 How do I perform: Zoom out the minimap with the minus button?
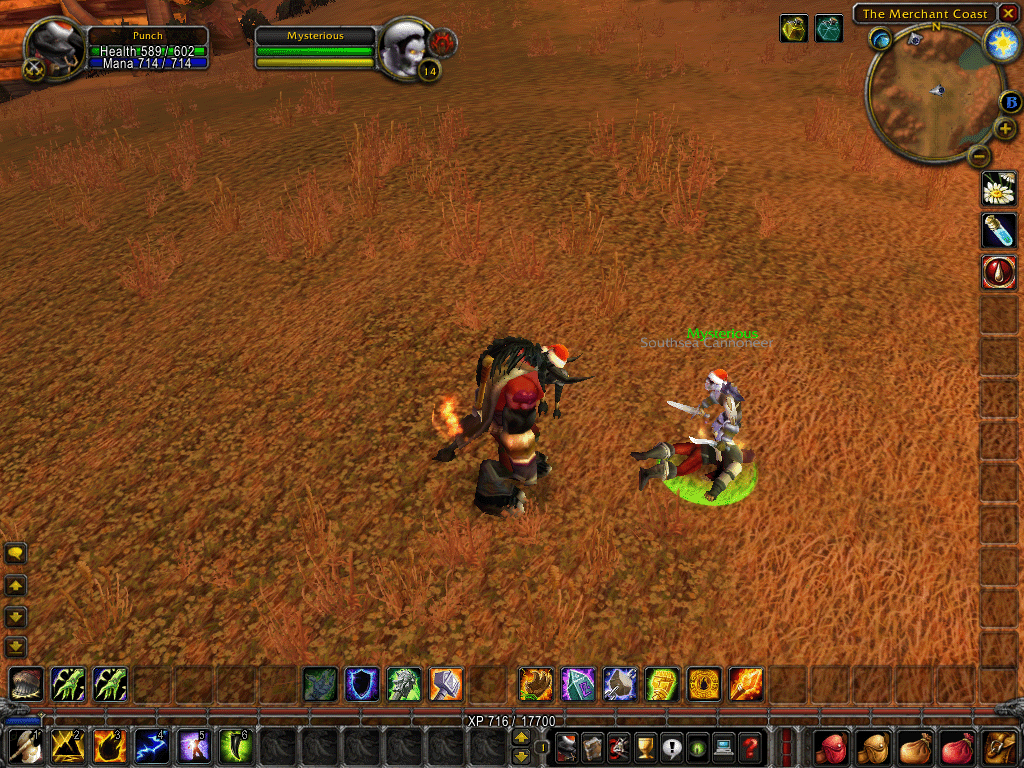click(x=980, y=156)
